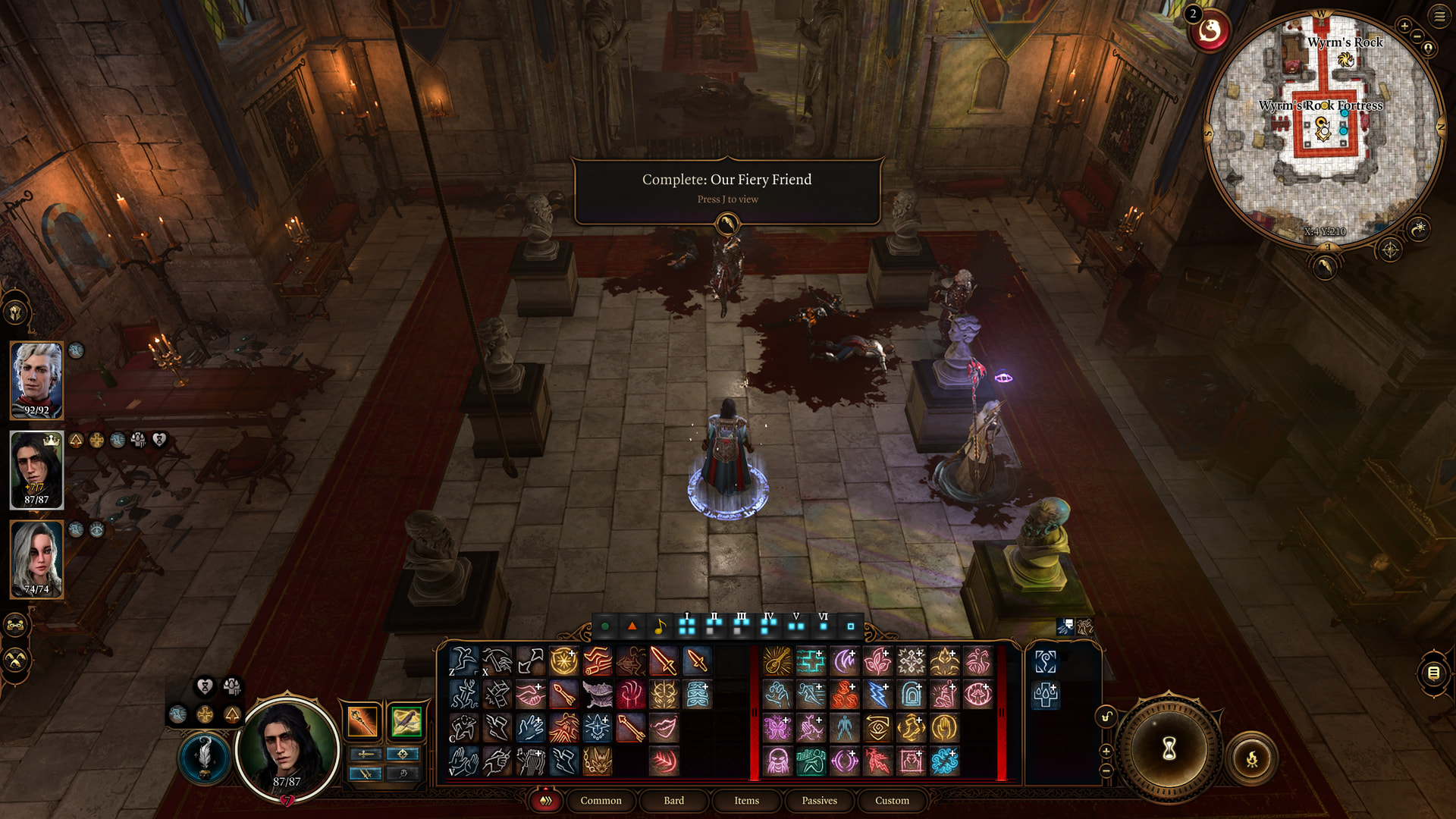Click the minimap's zoom-out minus button

click(x=1417, y=36)
